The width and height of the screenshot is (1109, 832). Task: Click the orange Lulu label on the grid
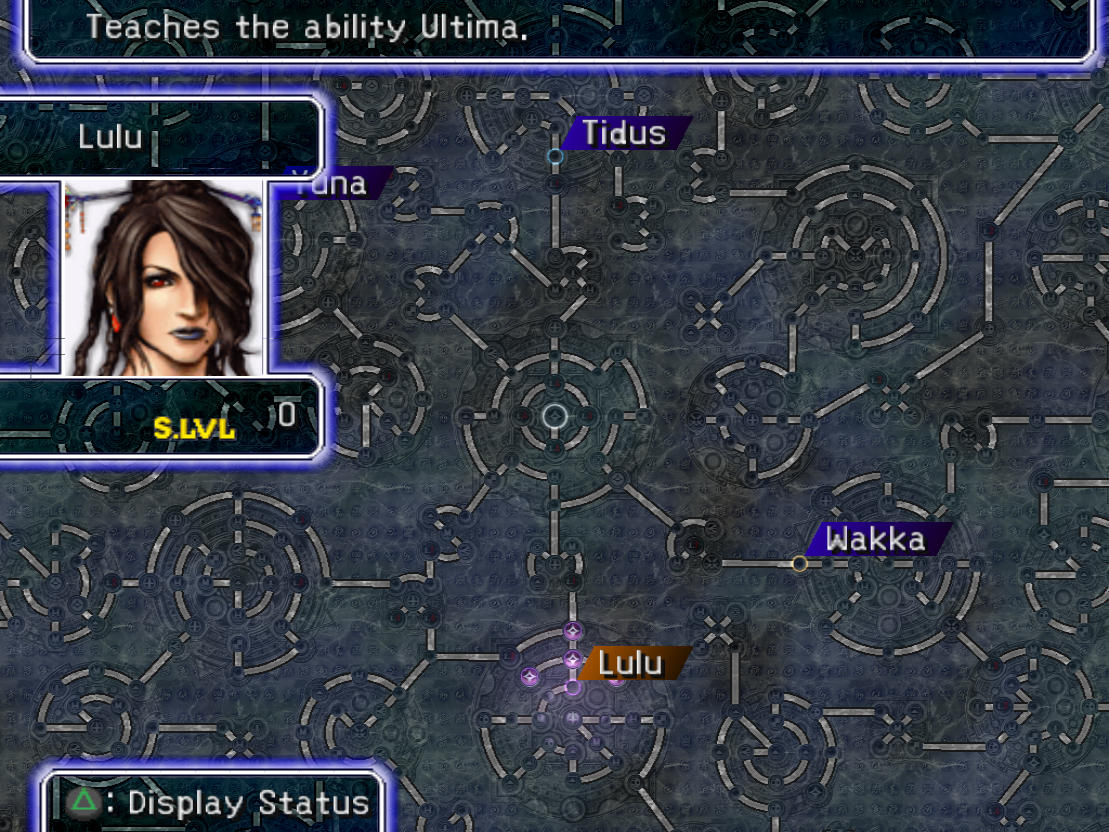click(634, 663)
